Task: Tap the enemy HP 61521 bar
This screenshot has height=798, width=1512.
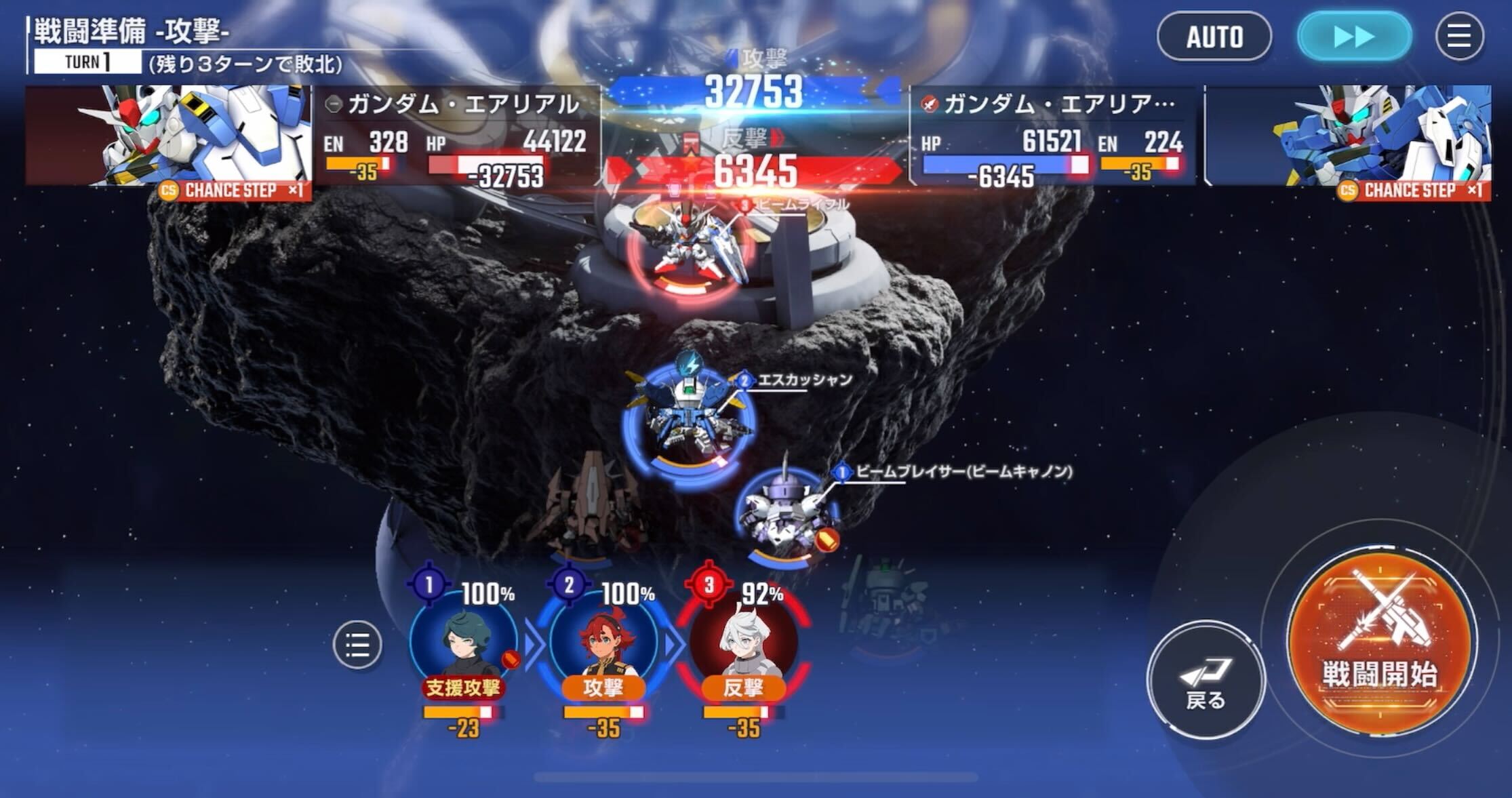Action: (1003, 163)
